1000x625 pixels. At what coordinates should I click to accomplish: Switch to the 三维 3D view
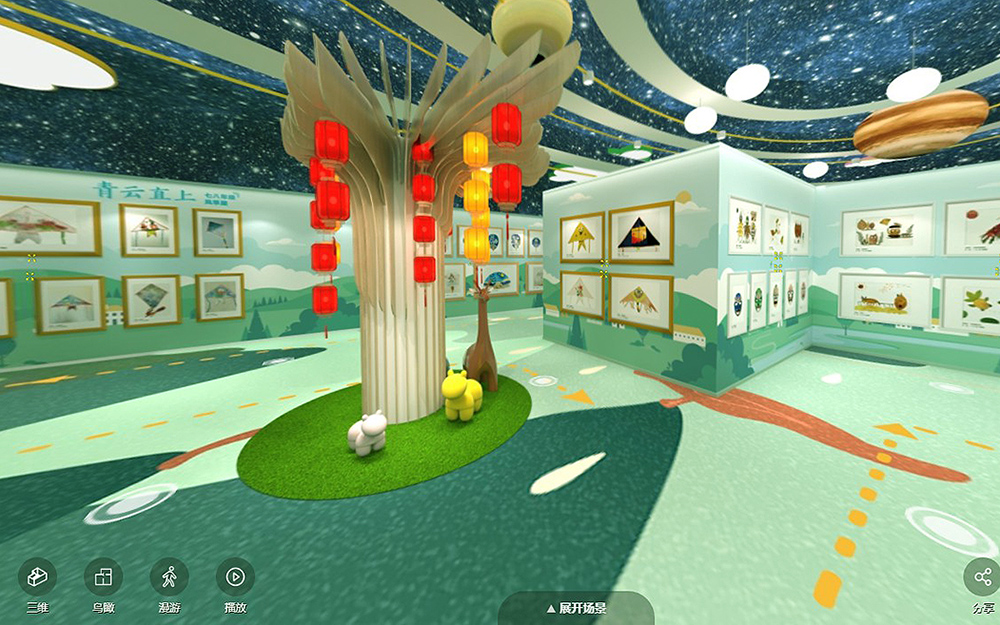point(37,577)
